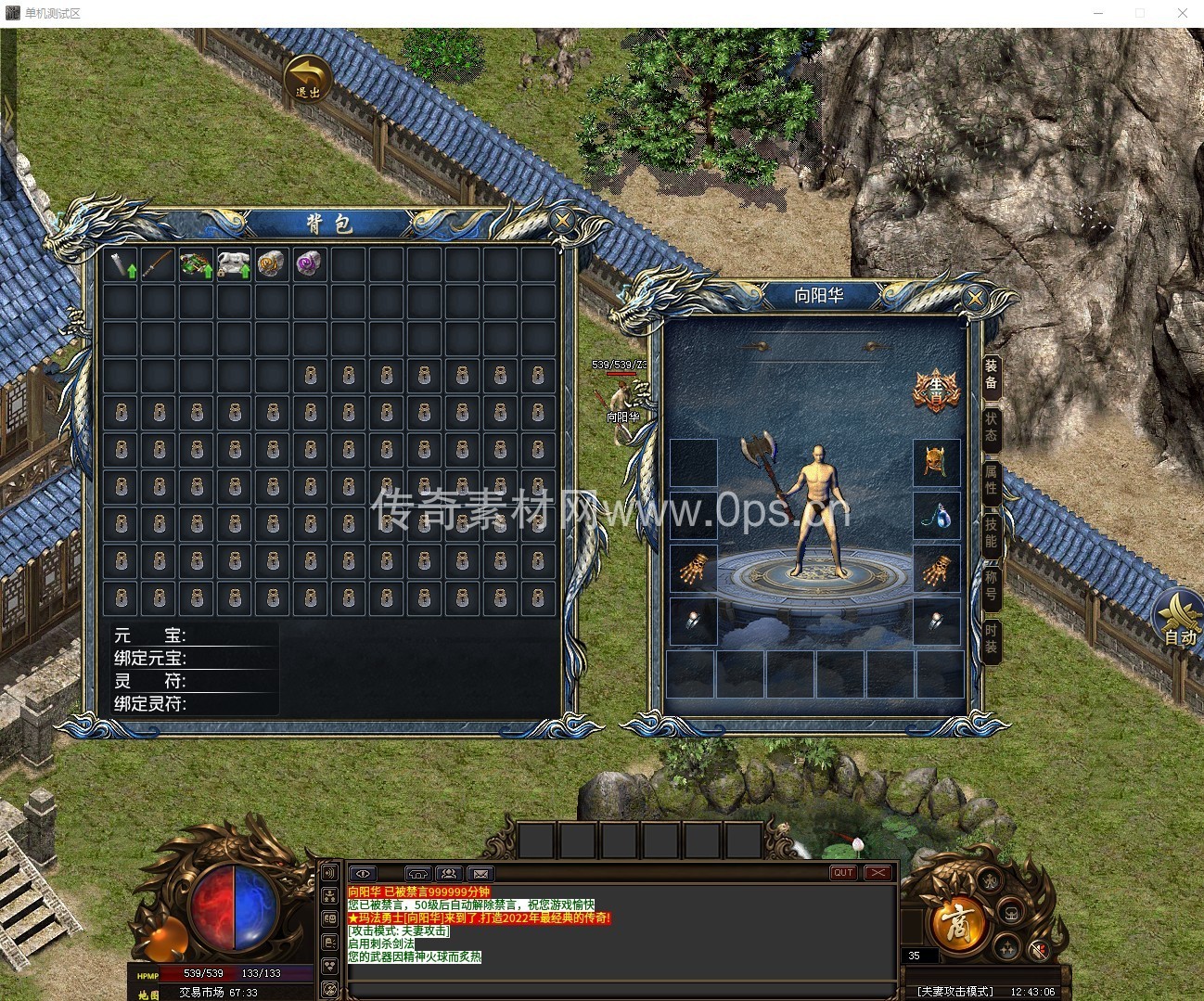Pick the long wooden staff item

tap(159, 264)
